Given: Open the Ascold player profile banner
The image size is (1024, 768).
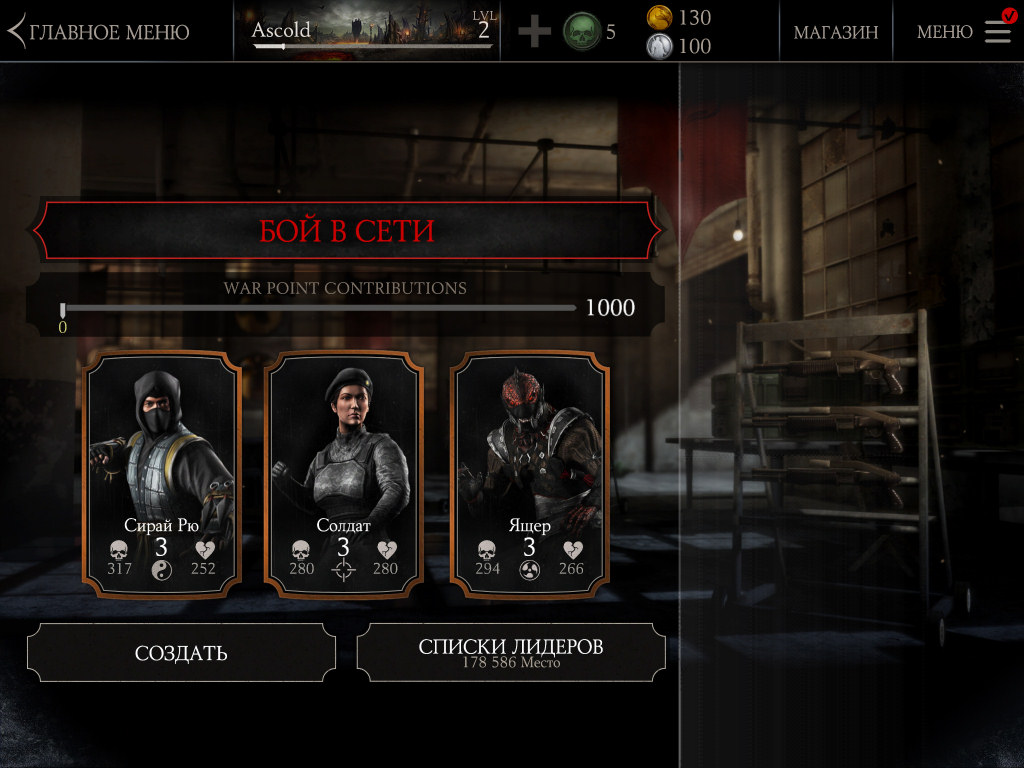Looking at the screenshot, I should [372, 31].
